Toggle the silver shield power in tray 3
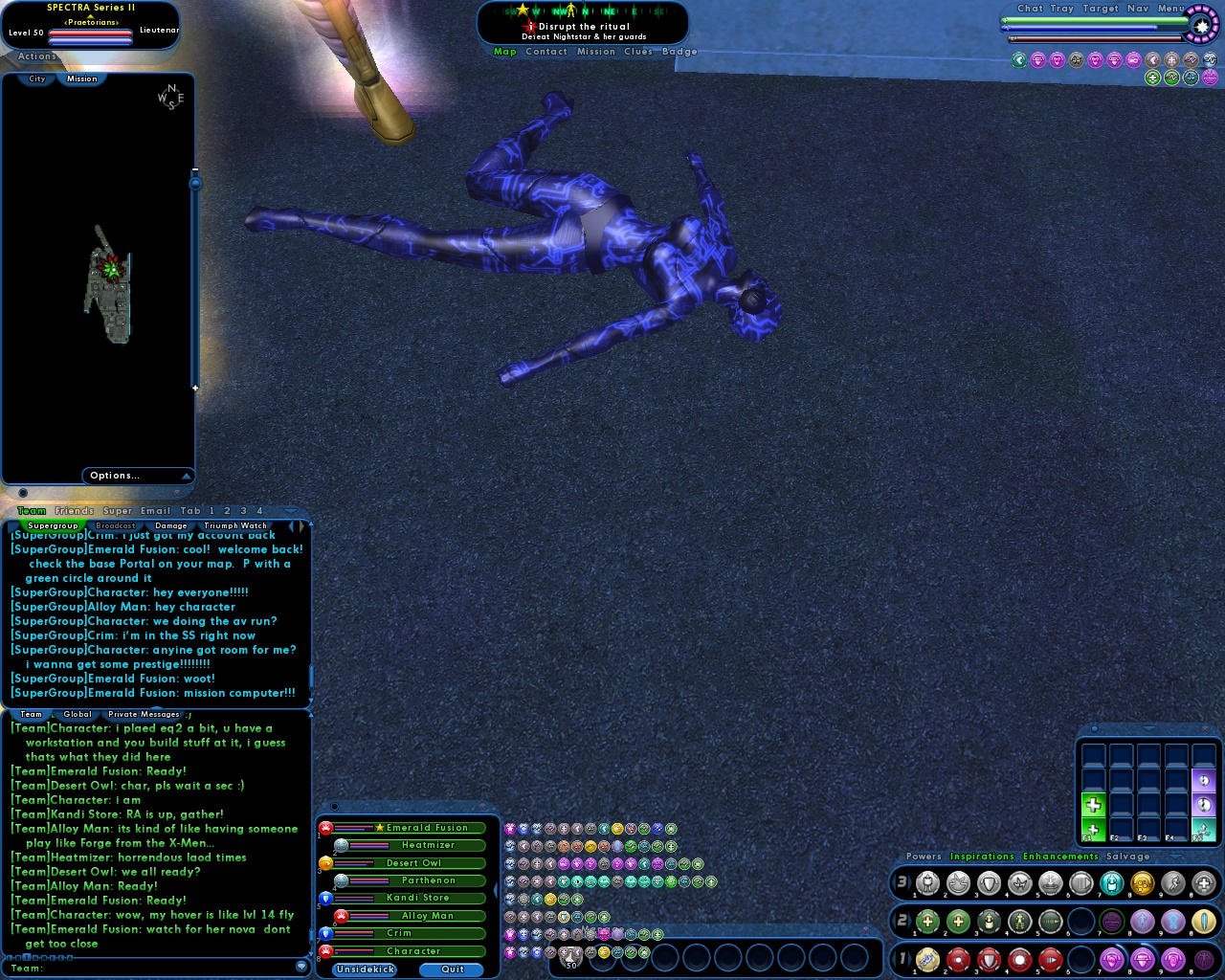 pos(987,883)
